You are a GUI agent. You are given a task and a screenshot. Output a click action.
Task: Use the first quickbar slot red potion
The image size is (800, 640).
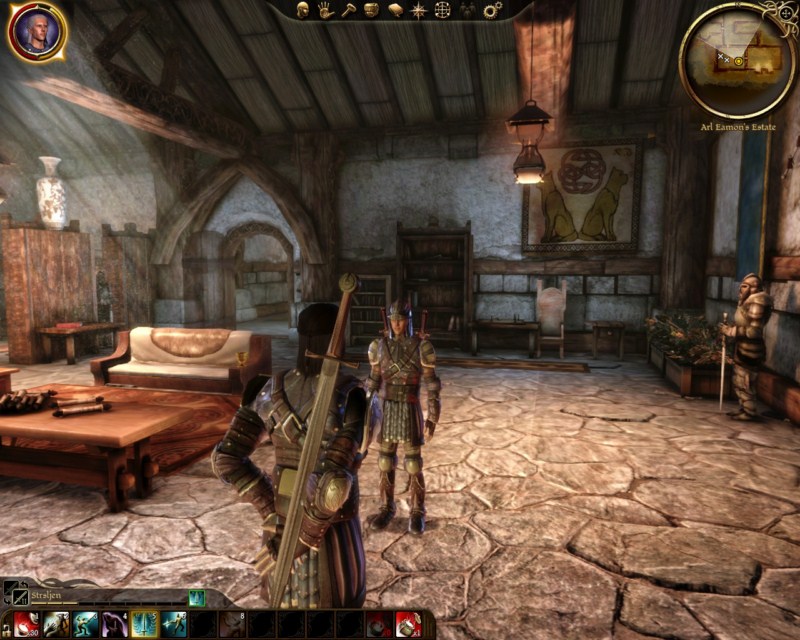click(26, 625)
